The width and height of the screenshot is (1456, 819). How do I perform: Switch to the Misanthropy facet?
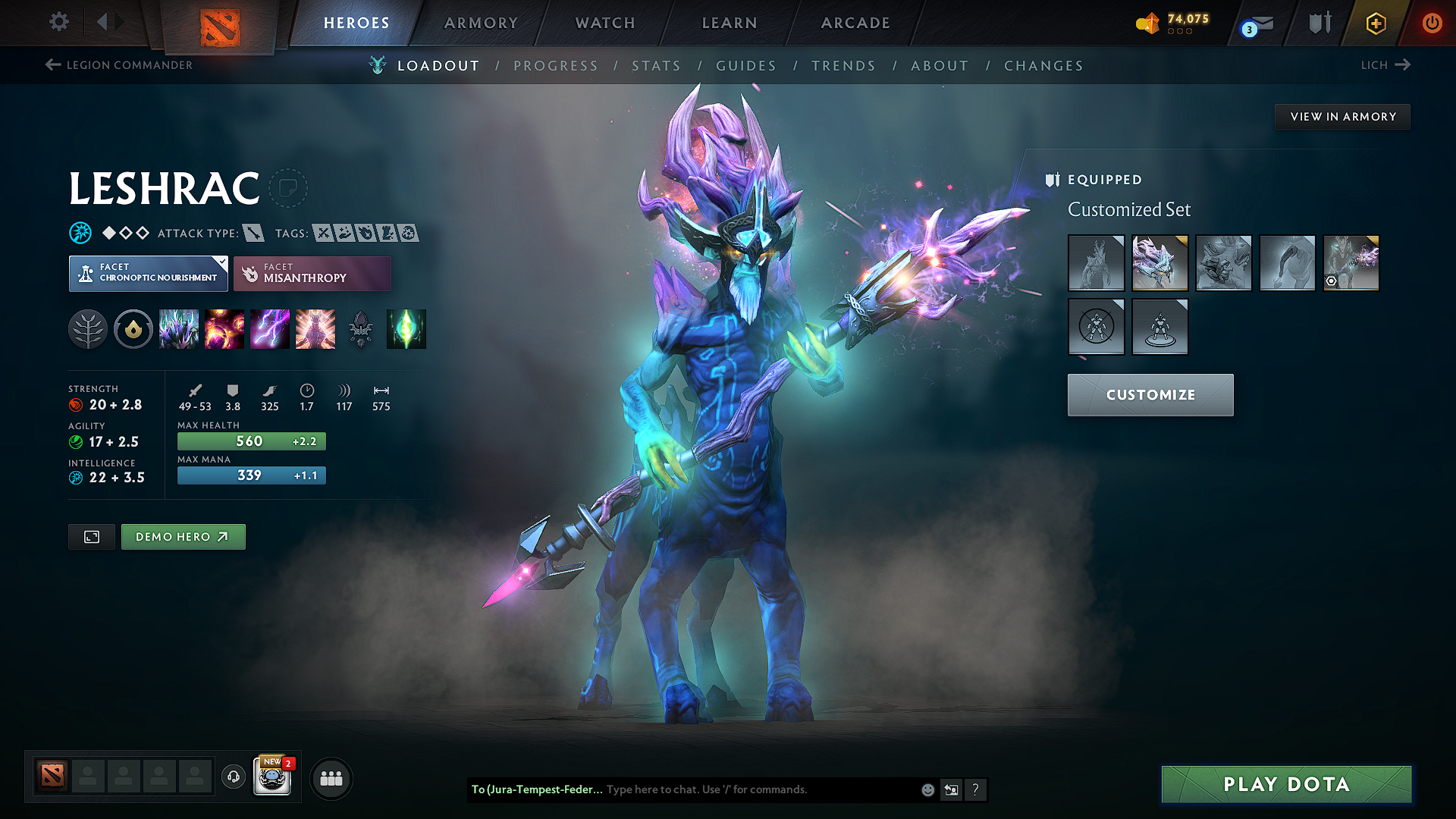pos(312,273)
